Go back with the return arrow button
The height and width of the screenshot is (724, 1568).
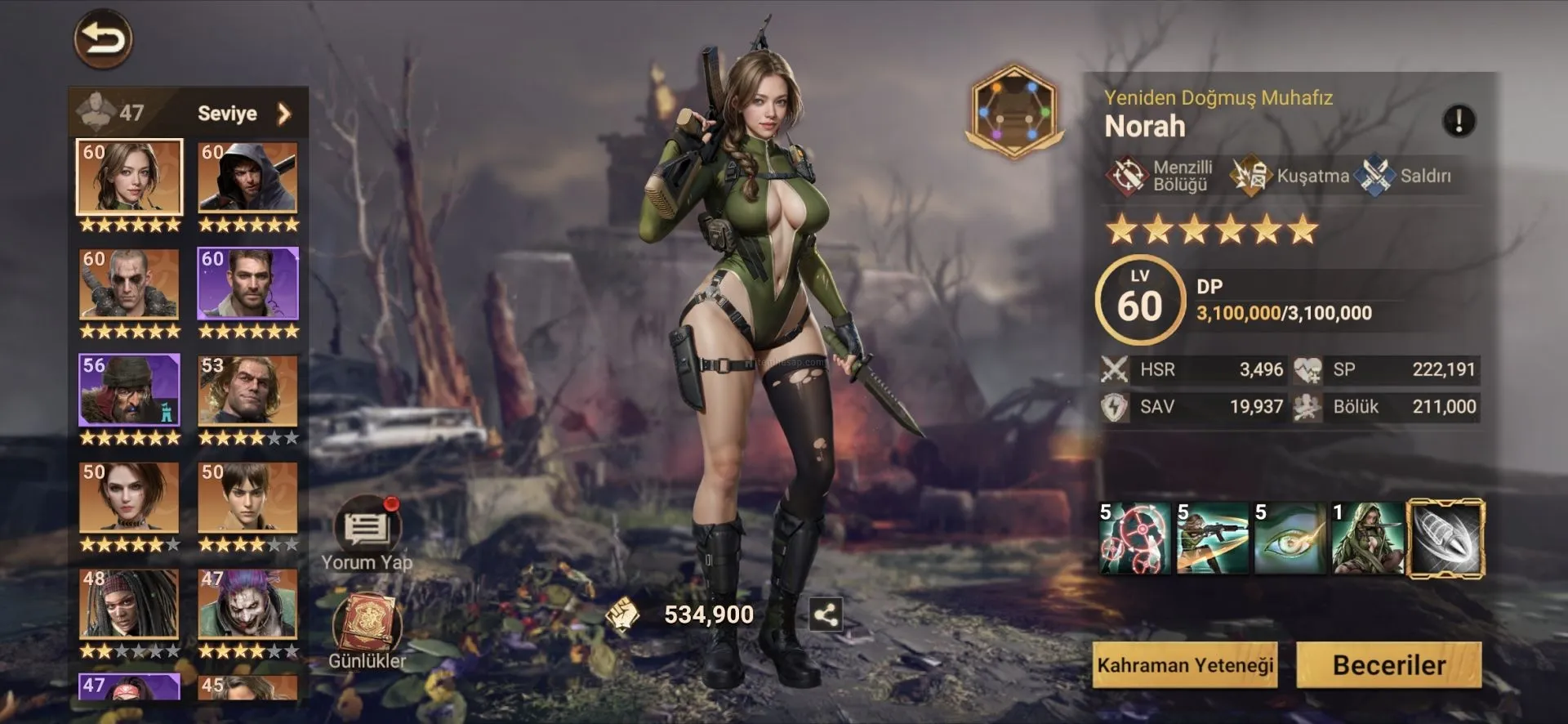click(104, 39)
